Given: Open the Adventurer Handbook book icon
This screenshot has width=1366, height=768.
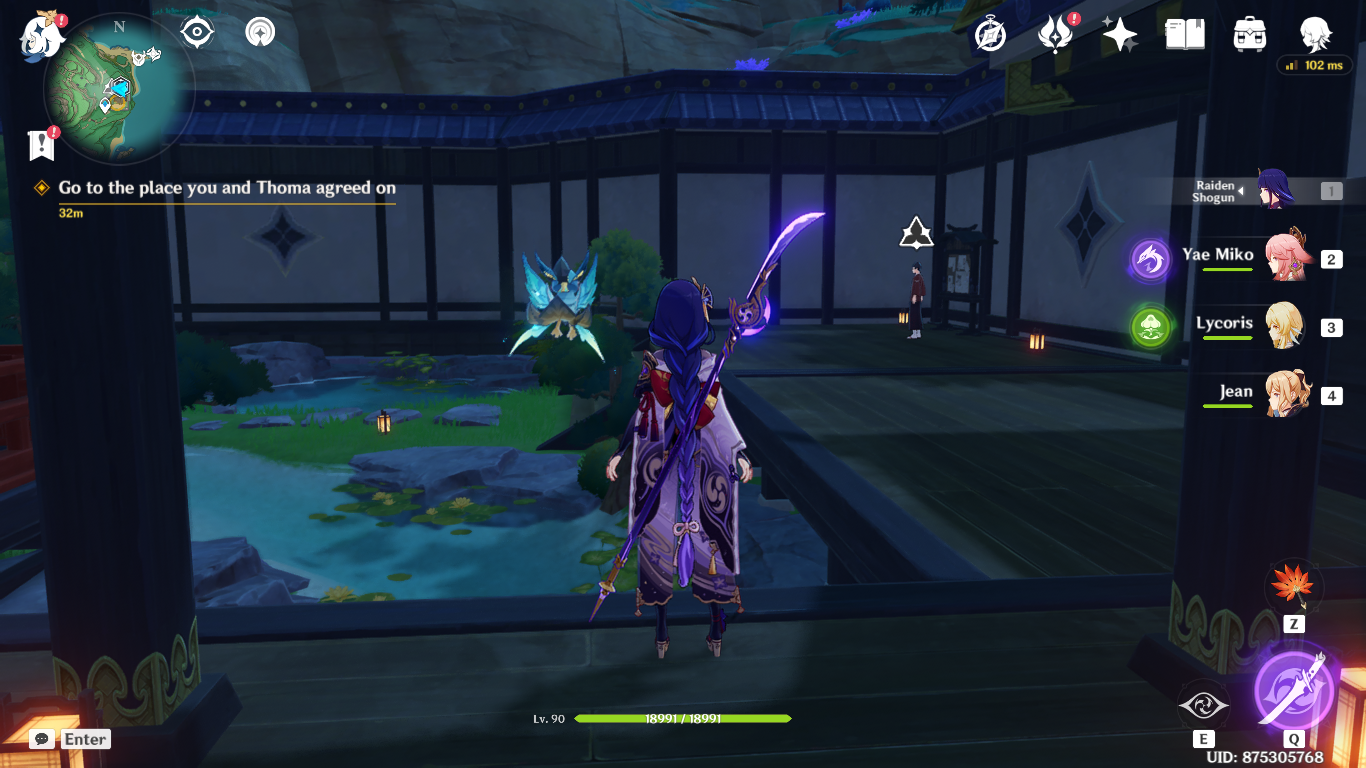Looking at the screenshot, I should [1185, 32].
